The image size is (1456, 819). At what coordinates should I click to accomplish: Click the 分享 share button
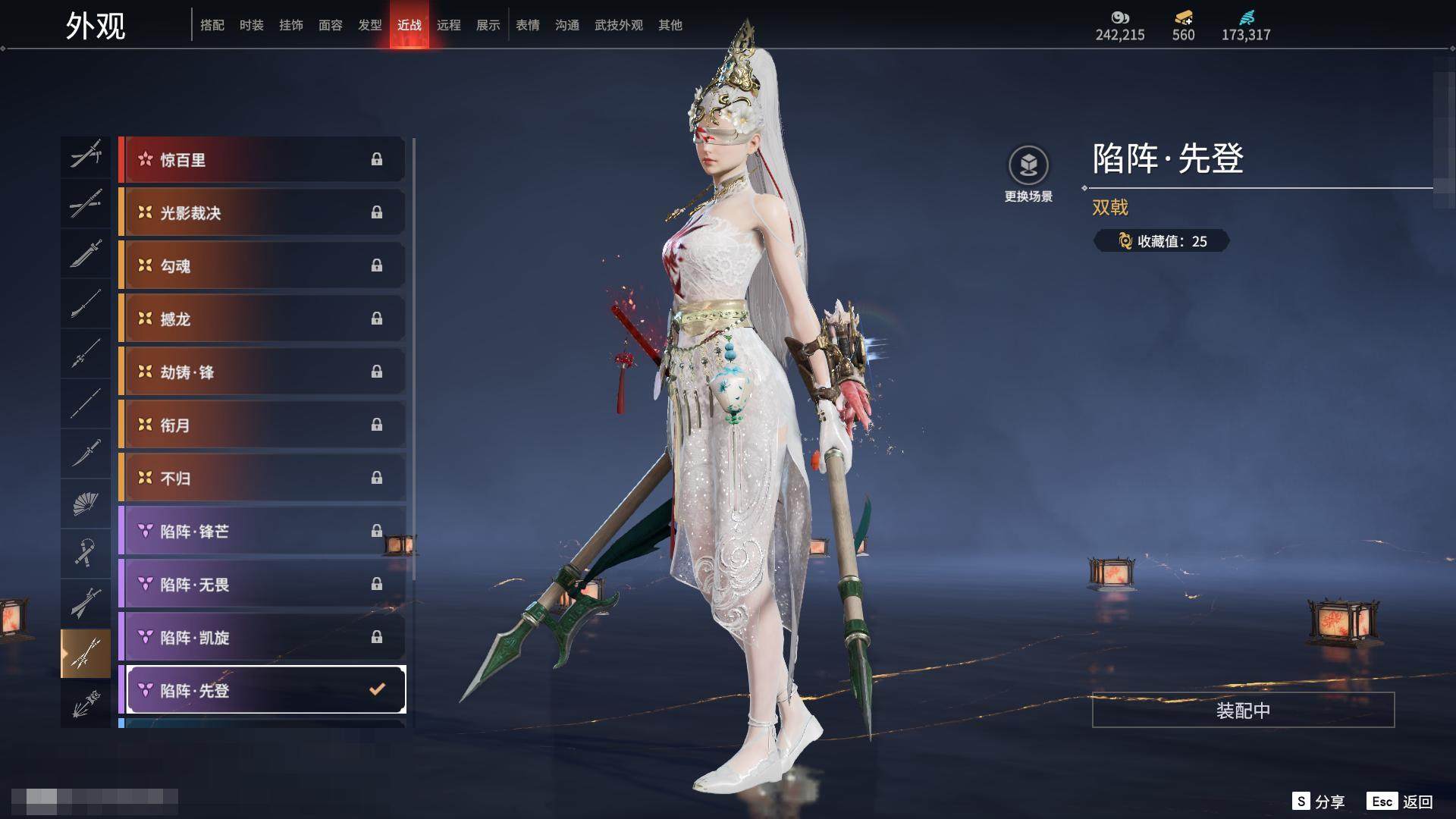(x=1319, y=802)
